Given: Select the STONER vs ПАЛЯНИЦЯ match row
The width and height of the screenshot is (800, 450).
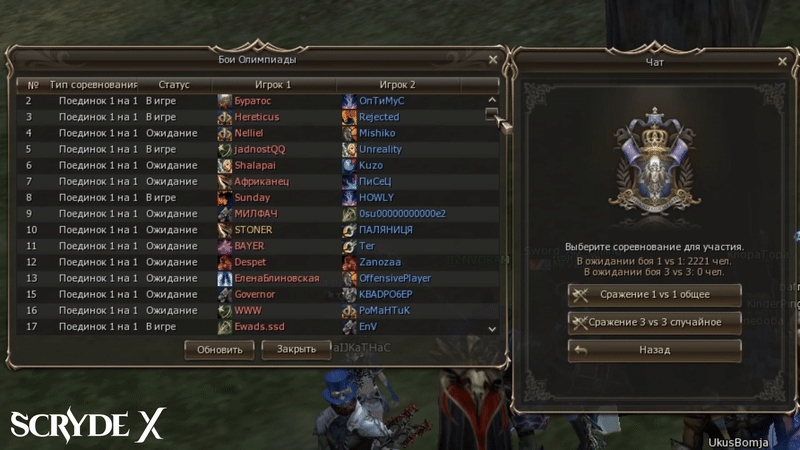Looking at the screenshot, I should pos(250,230).
